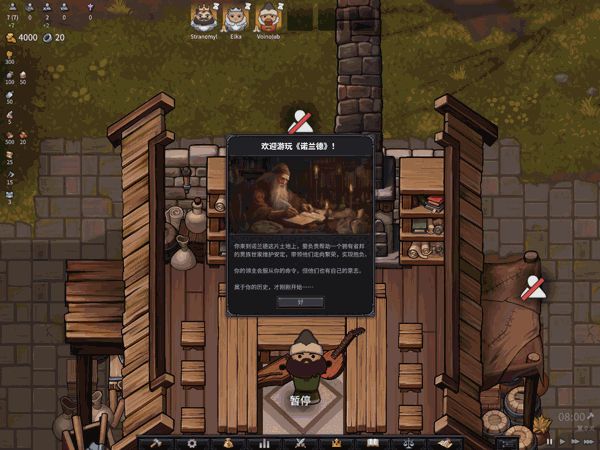Set game speed to normal play
Screen dimensions: 600x450
coord(562,441)
